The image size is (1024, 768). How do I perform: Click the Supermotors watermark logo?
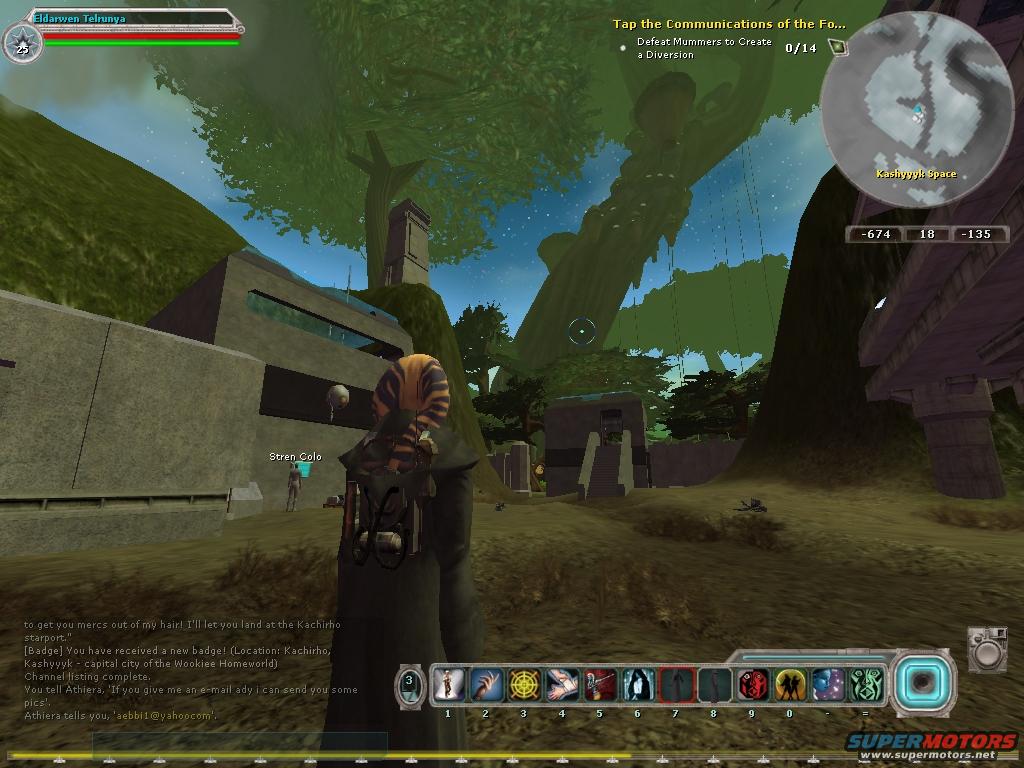click(x=931, y=743)
